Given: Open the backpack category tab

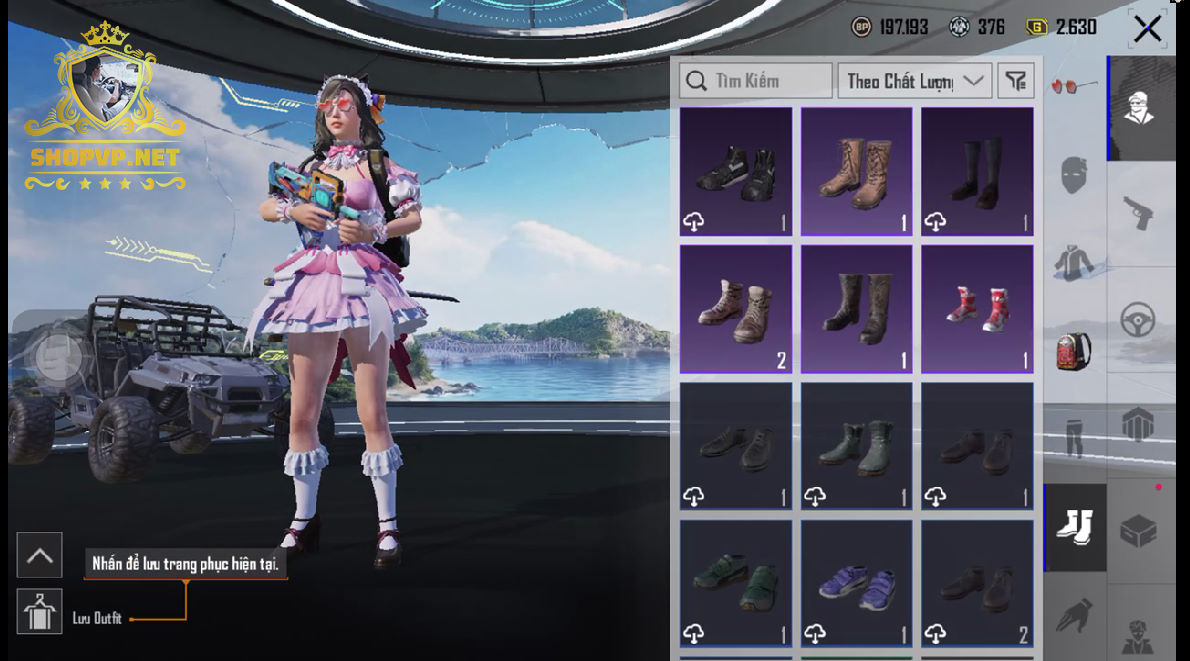Looking at the screenshot, I should 1074,350.
